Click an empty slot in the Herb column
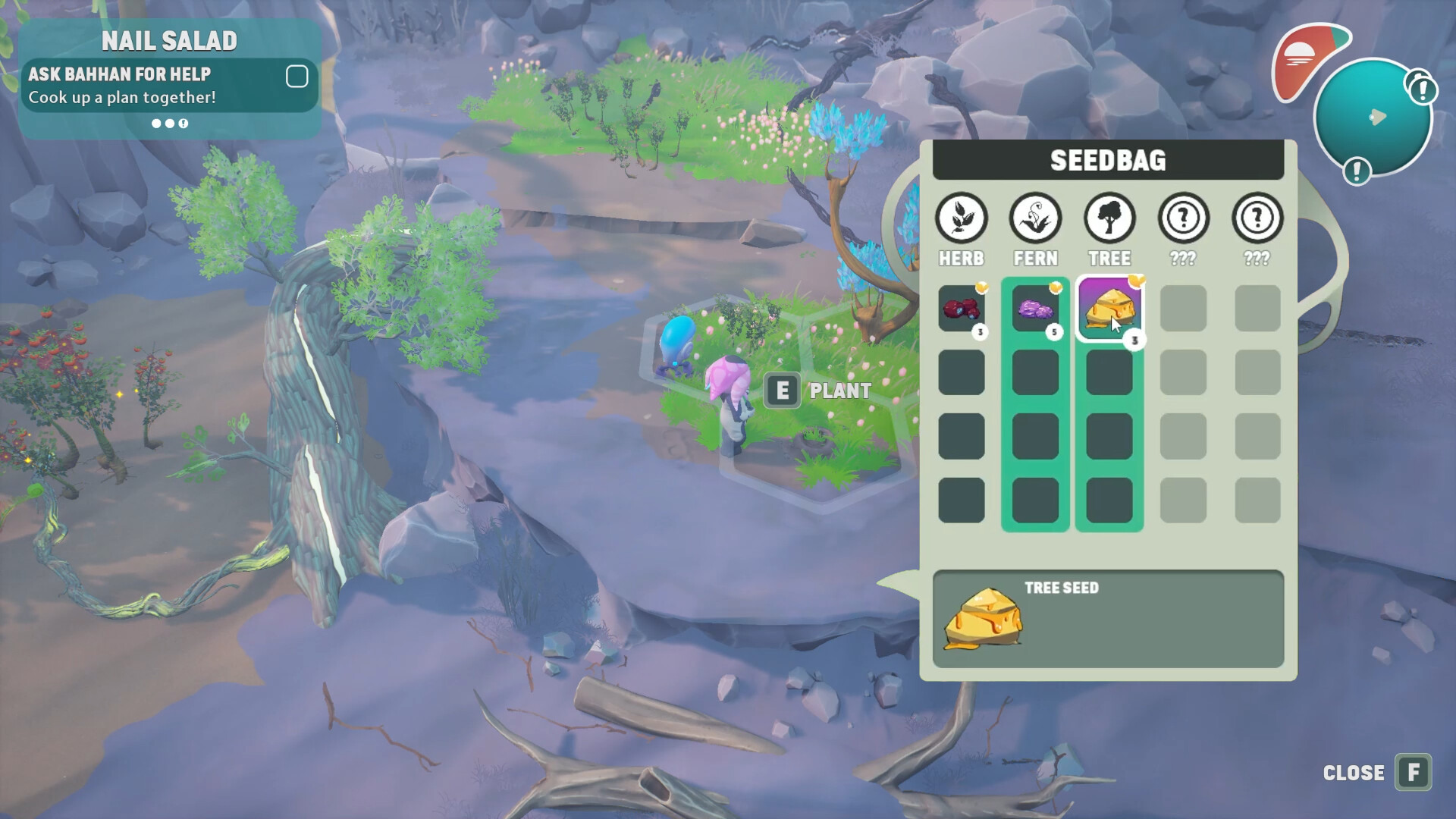The image size is (1456, 819). (x=962, y=372)
